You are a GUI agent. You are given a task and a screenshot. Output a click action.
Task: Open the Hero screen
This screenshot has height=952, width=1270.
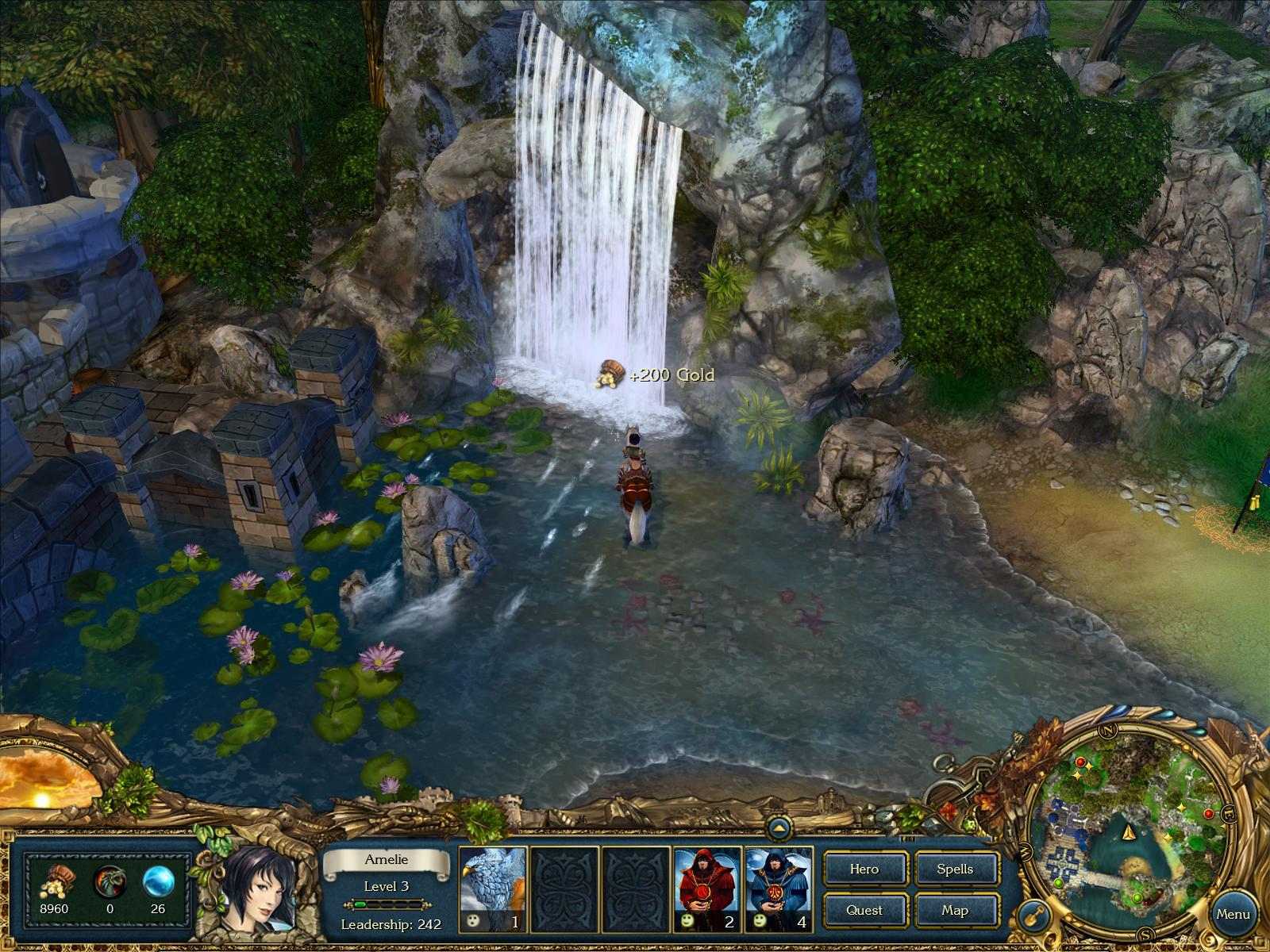865,869
